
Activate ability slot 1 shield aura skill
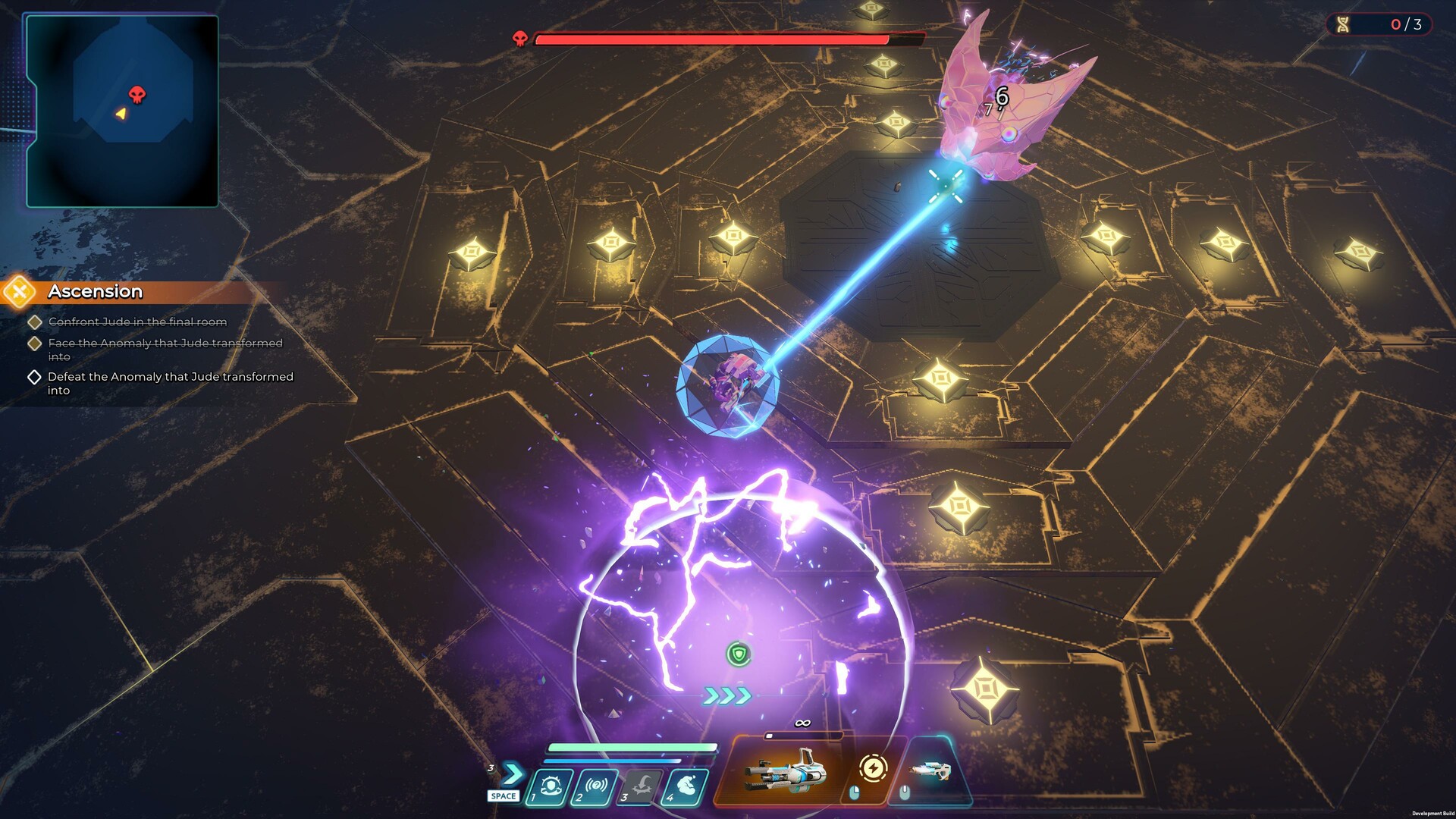551,787
